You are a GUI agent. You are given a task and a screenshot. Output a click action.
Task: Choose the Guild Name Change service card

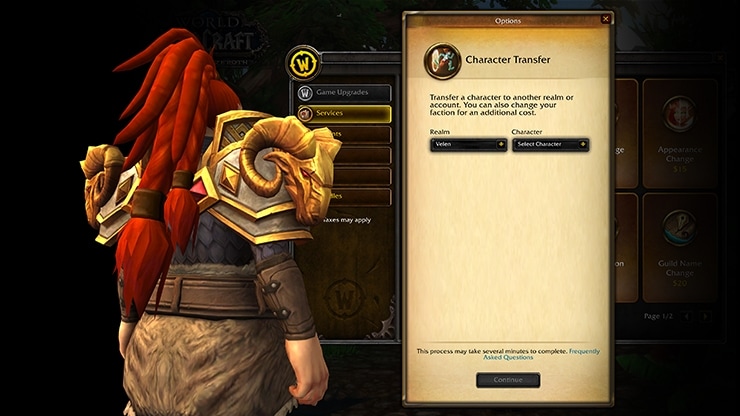[679, 246]
